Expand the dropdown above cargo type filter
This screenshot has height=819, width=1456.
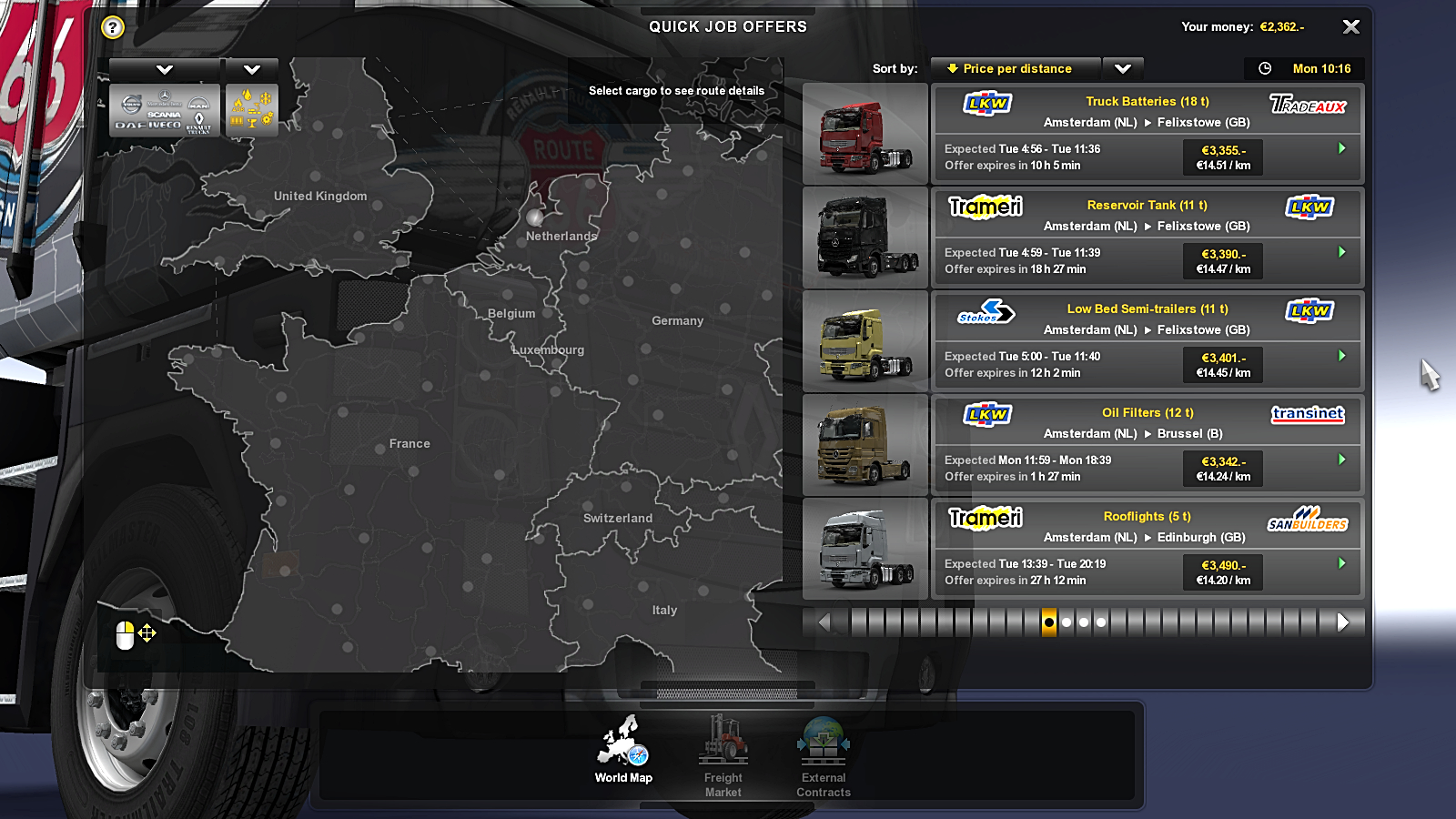252,69
